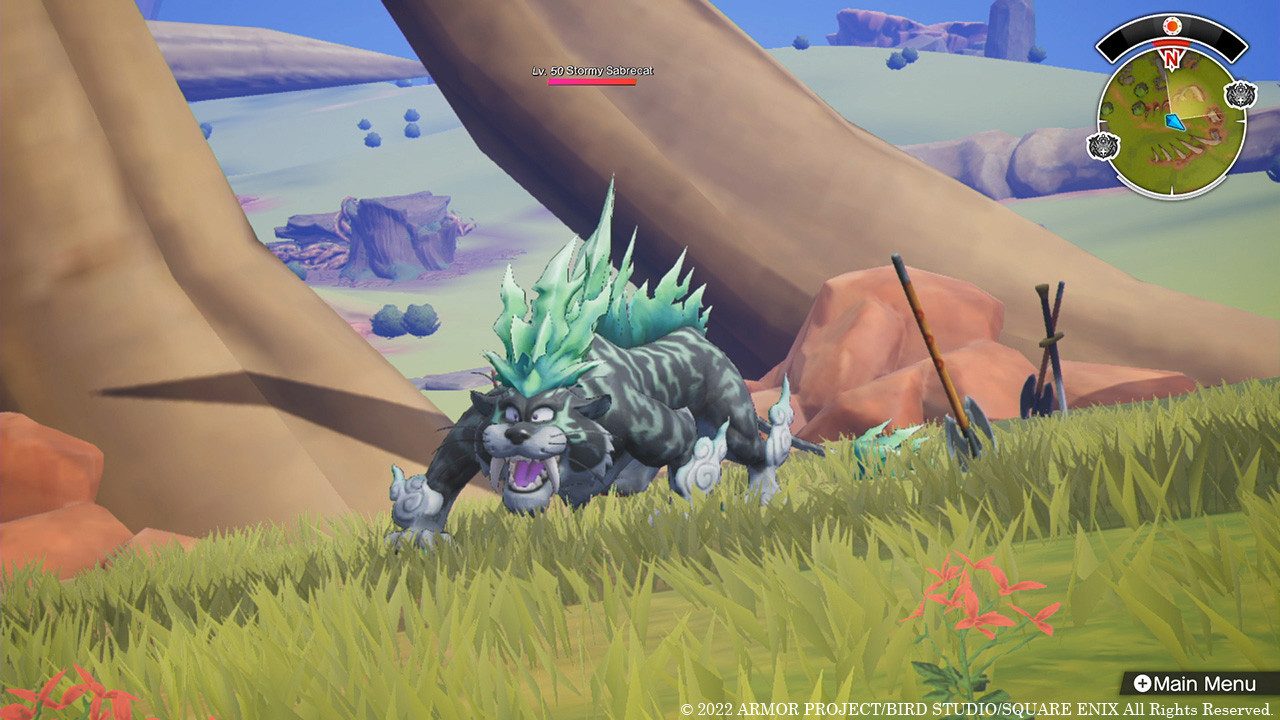Image resolution: width=1280 pixels, height=720 pixels.
Task: Select the right monster medal icon on minimap
Action: [x=1239, y=93]
